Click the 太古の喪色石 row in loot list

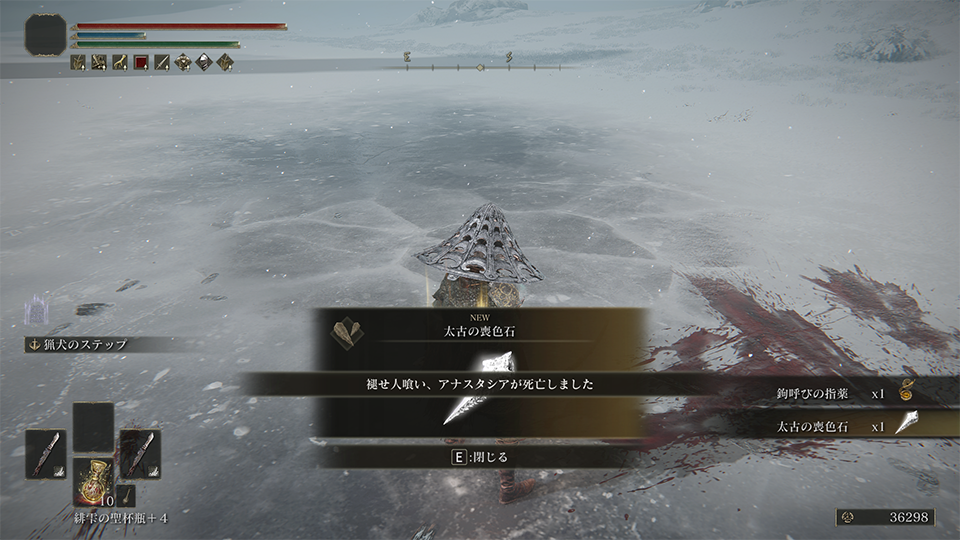(x=850, y=424)
